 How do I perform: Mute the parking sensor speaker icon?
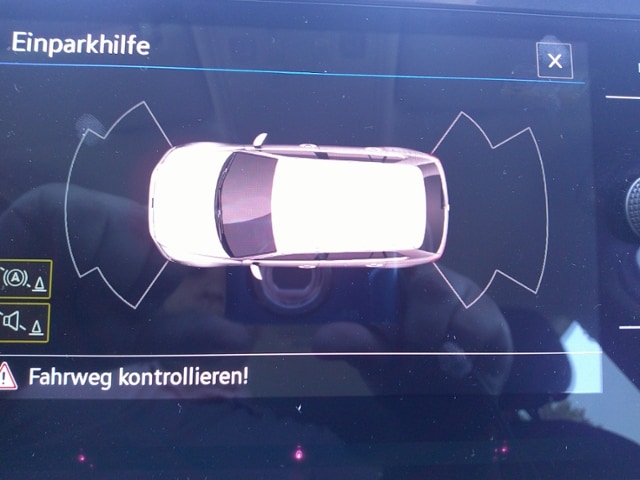point(25,322)
